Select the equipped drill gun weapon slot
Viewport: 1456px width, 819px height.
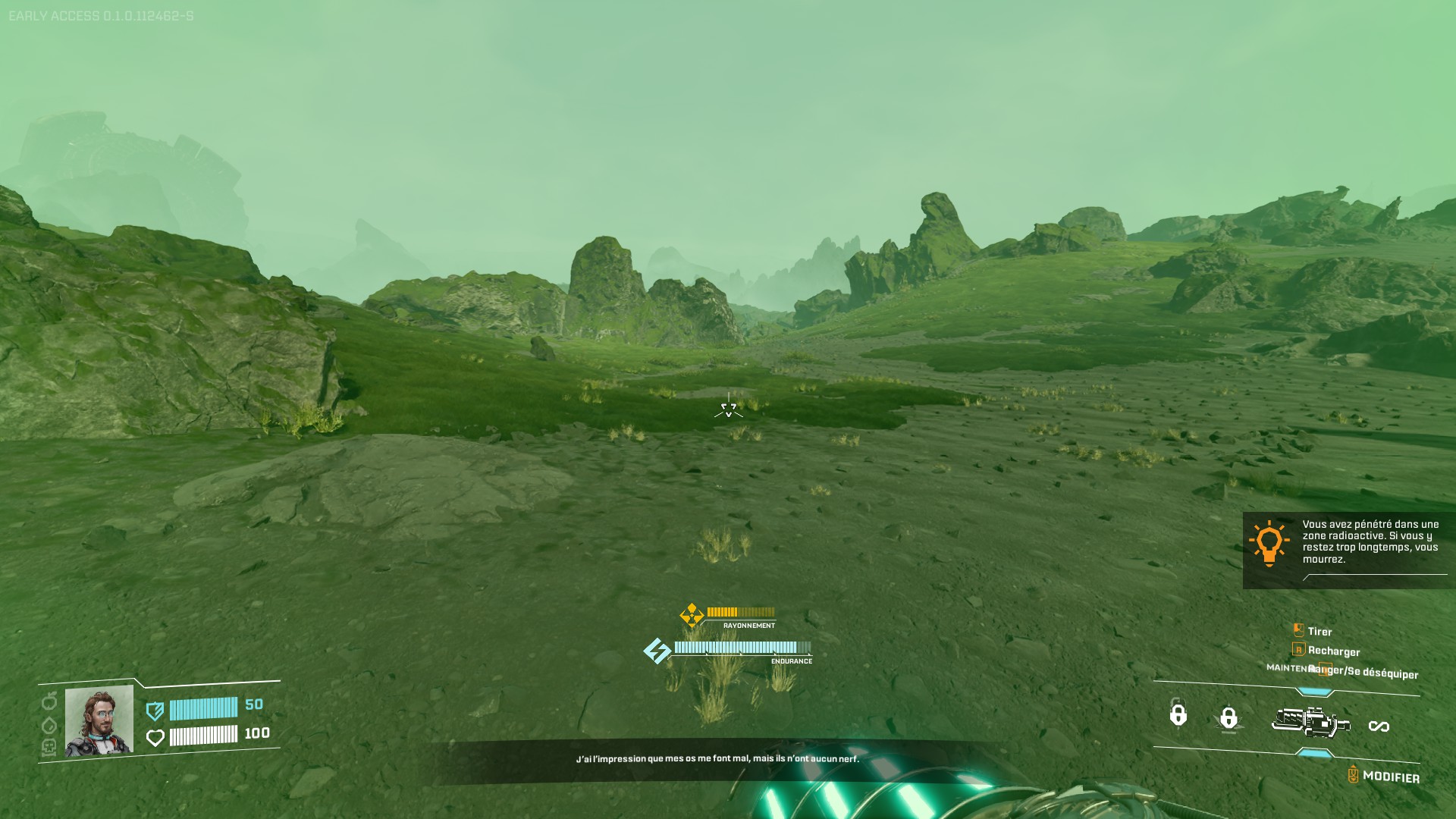1310,722
